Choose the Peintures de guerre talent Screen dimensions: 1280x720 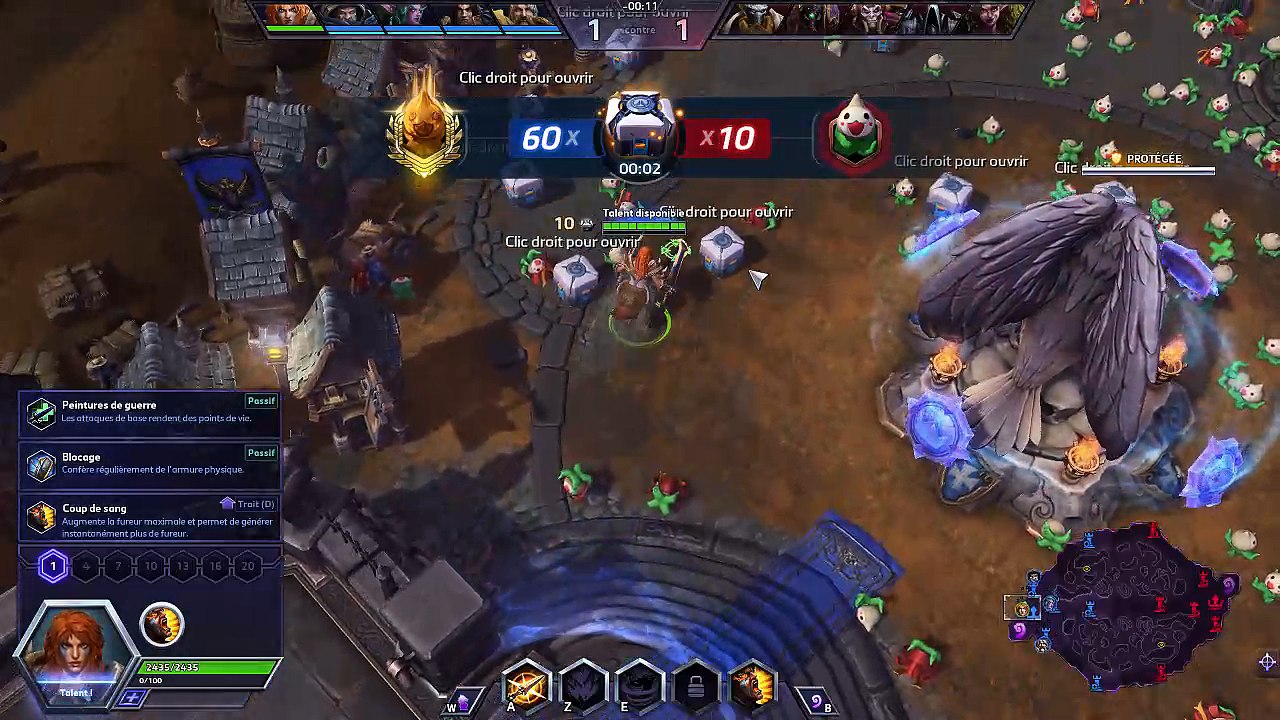coord(150,411)
